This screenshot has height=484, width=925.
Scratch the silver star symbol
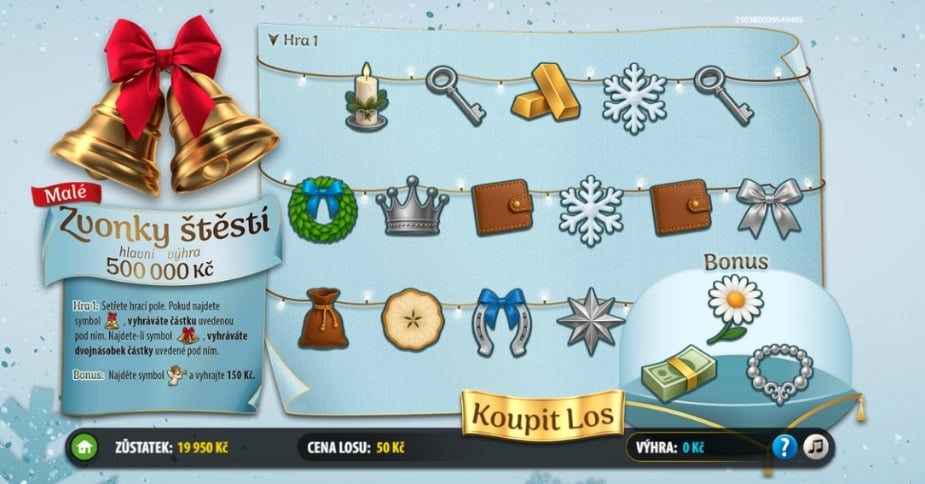coord(590,320)
